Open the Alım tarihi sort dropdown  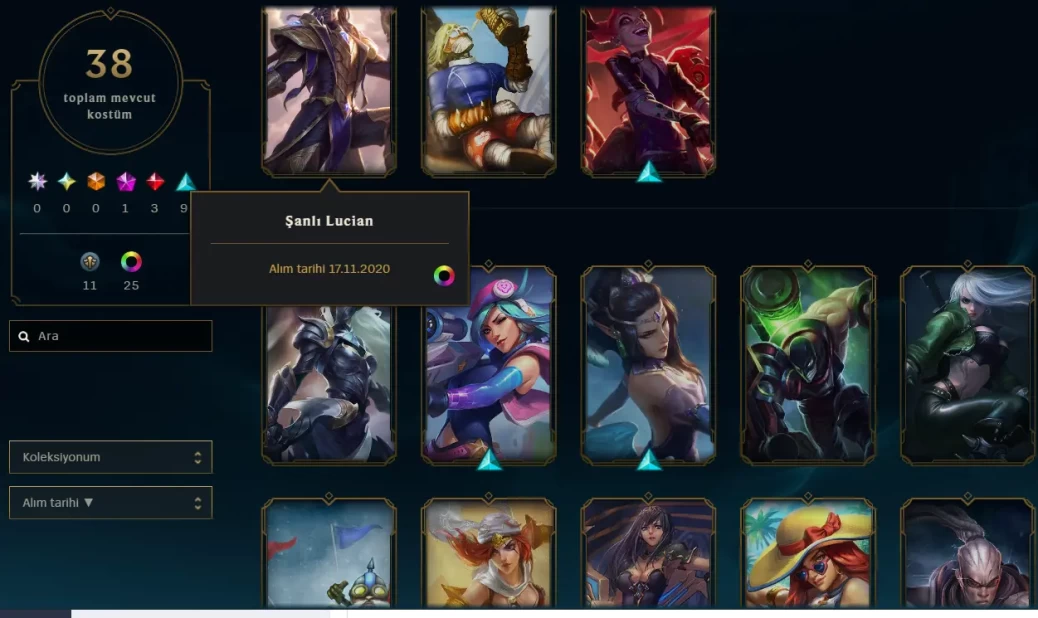point(110,502)
